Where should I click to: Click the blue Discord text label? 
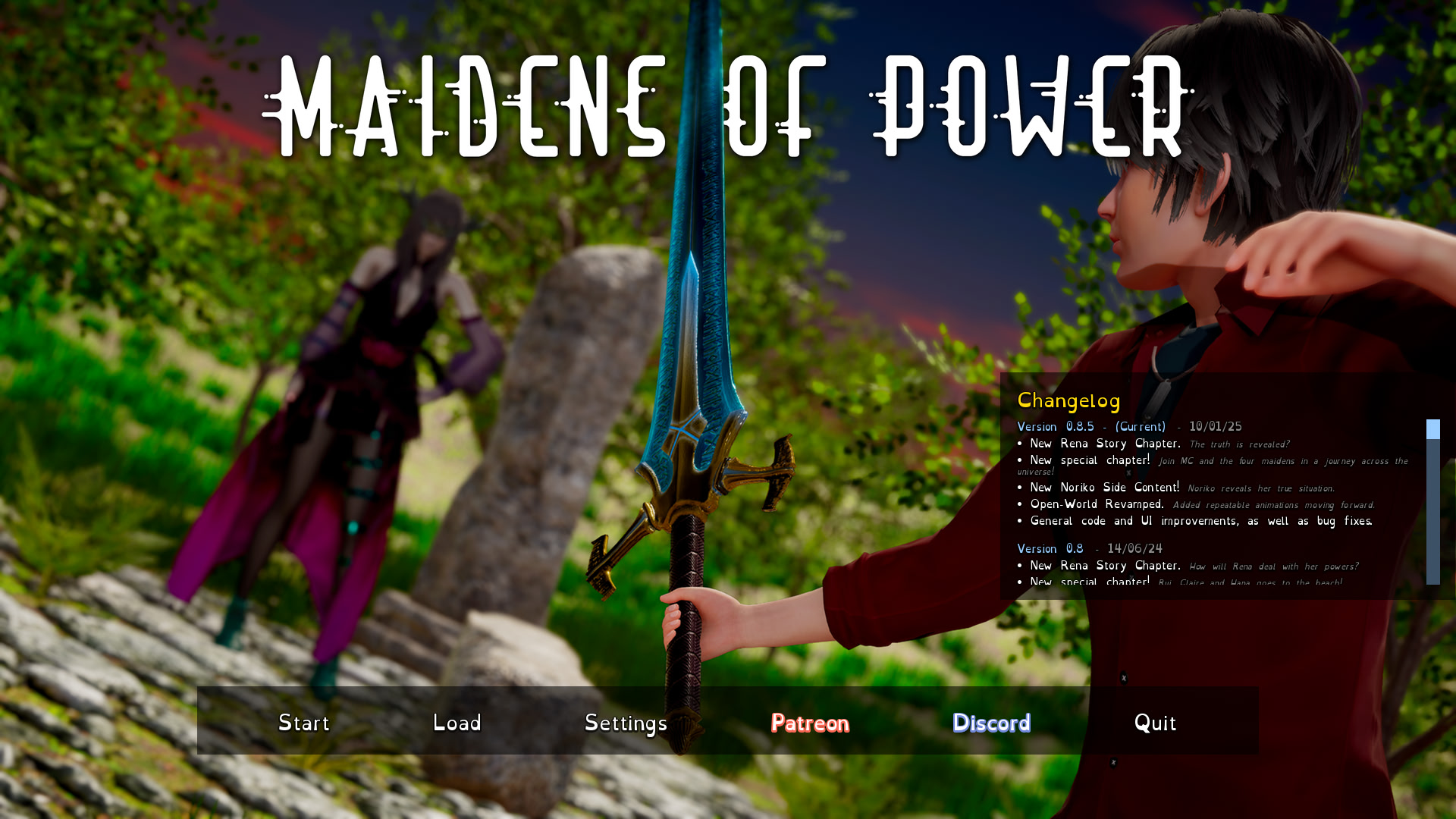click(991, 723)
